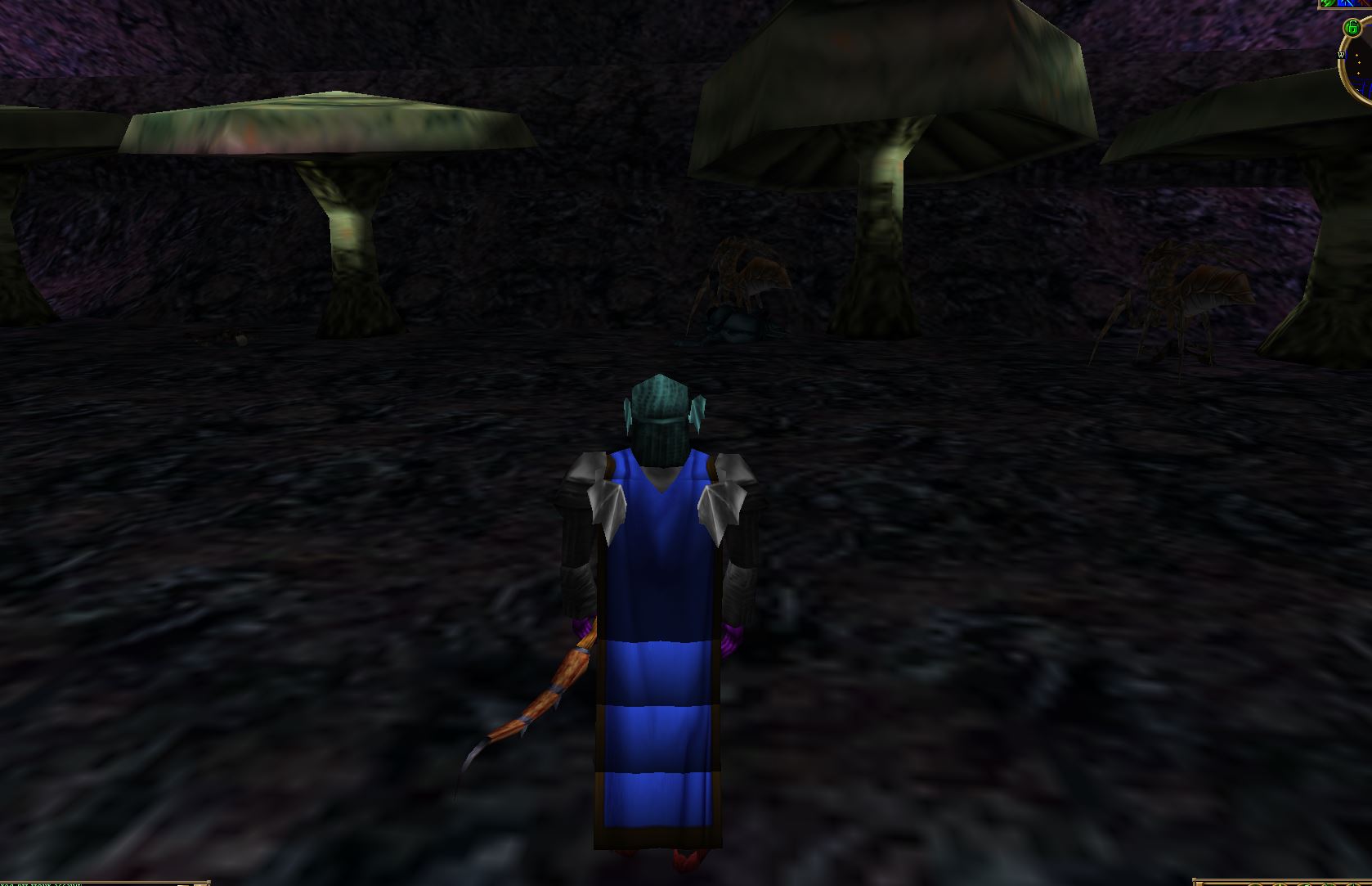Click inside the chat text entry field
The width and height of the screenshot is (1372, 886).
tap(98, 882)
